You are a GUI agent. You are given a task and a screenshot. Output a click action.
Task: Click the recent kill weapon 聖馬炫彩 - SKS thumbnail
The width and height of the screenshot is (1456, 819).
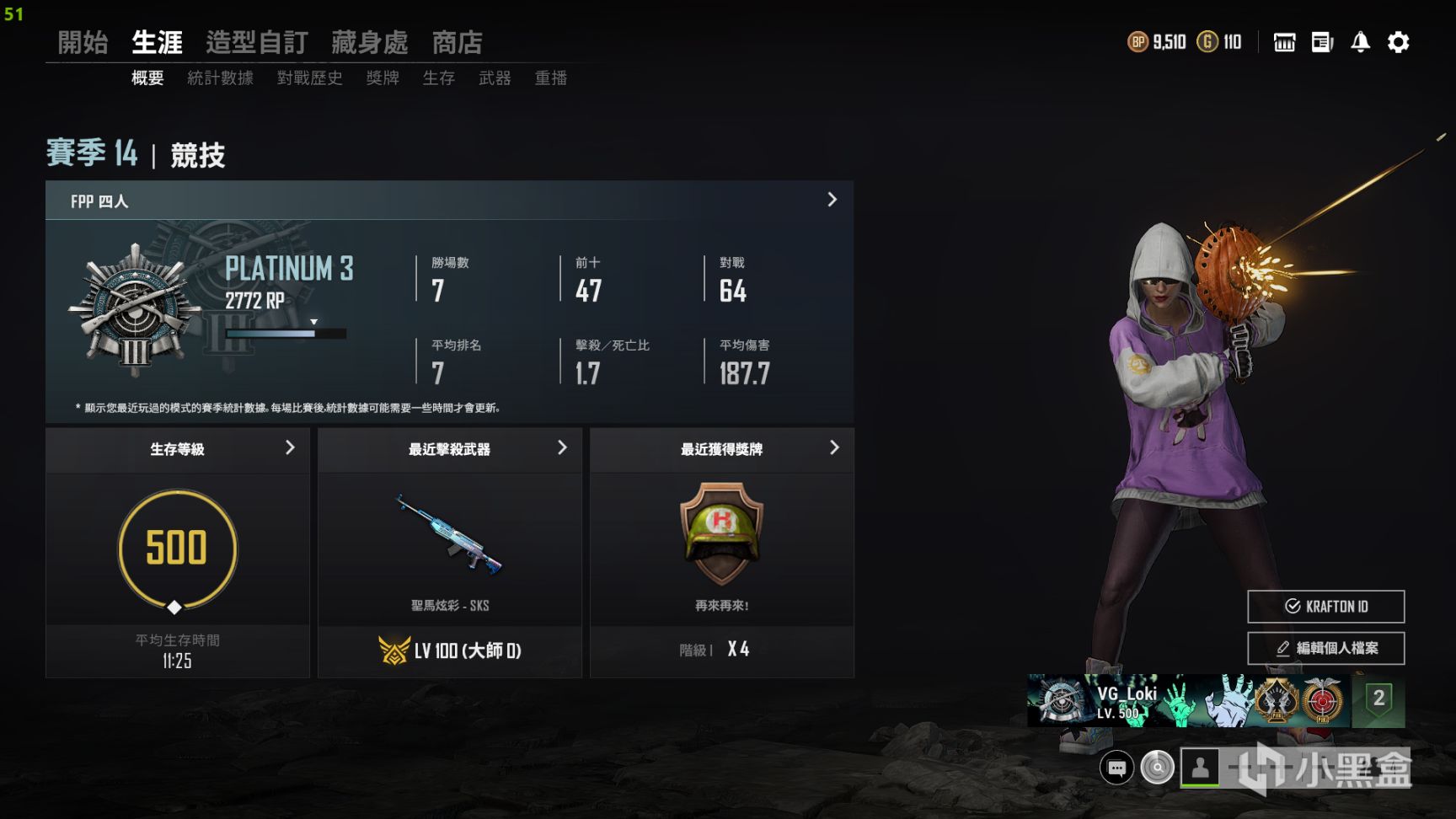tap(449, 531)
